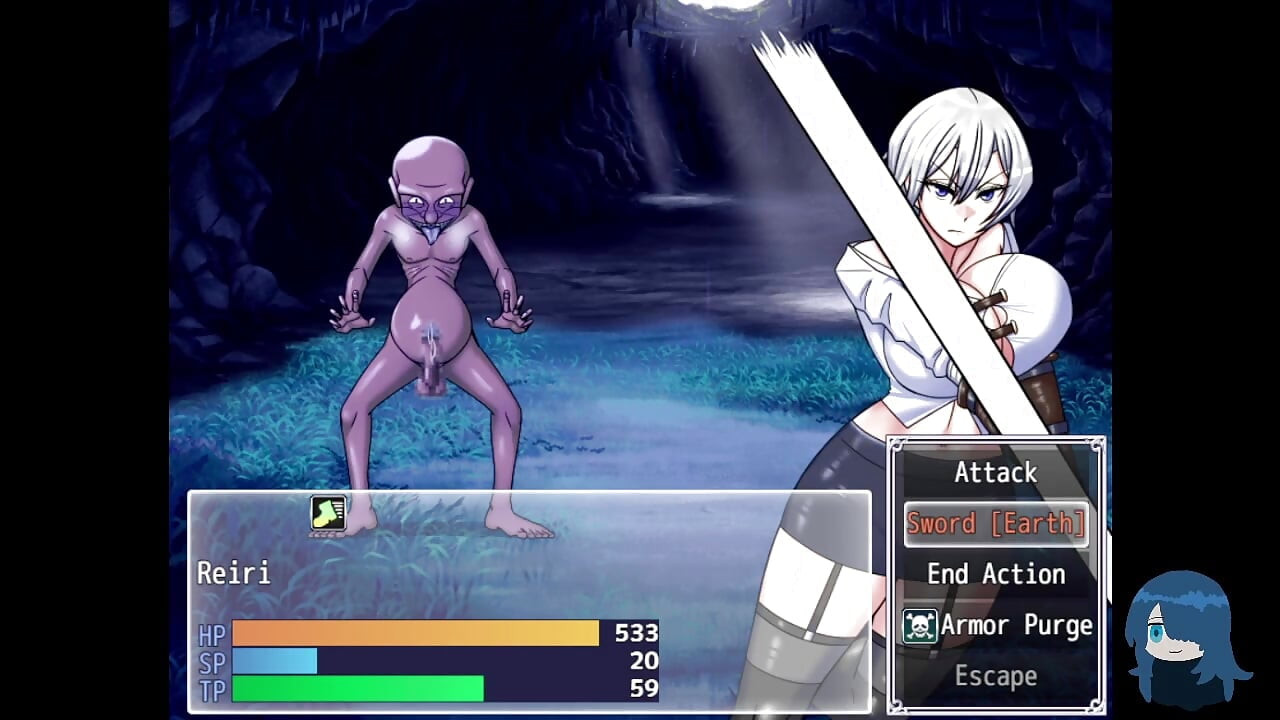
Task: Select the Sword [Earth] skill option
Action: coord(996,524)
